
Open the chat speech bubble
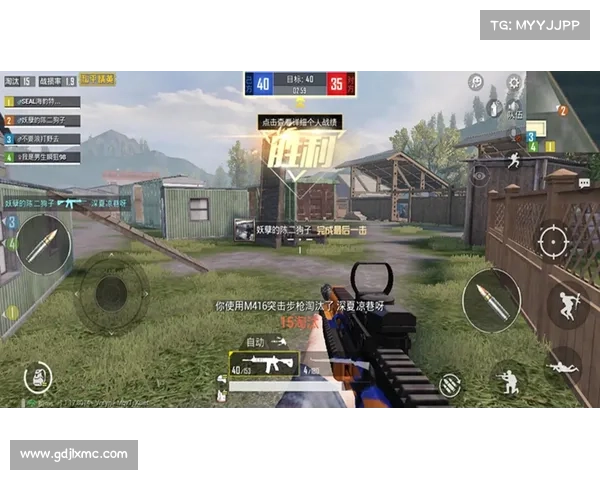tap(584, 182)
